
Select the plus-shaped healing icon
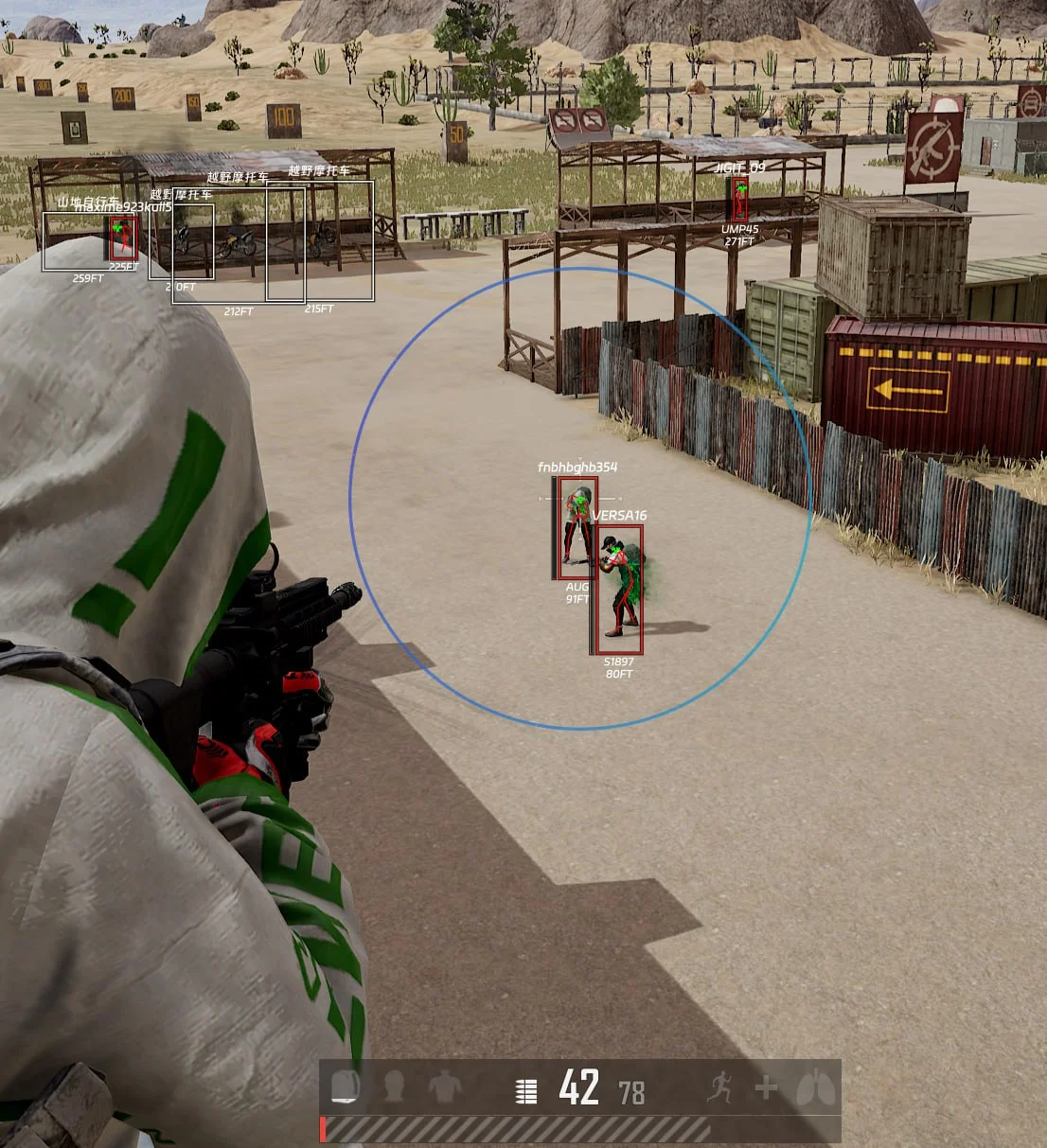[x=766, y=1088]
